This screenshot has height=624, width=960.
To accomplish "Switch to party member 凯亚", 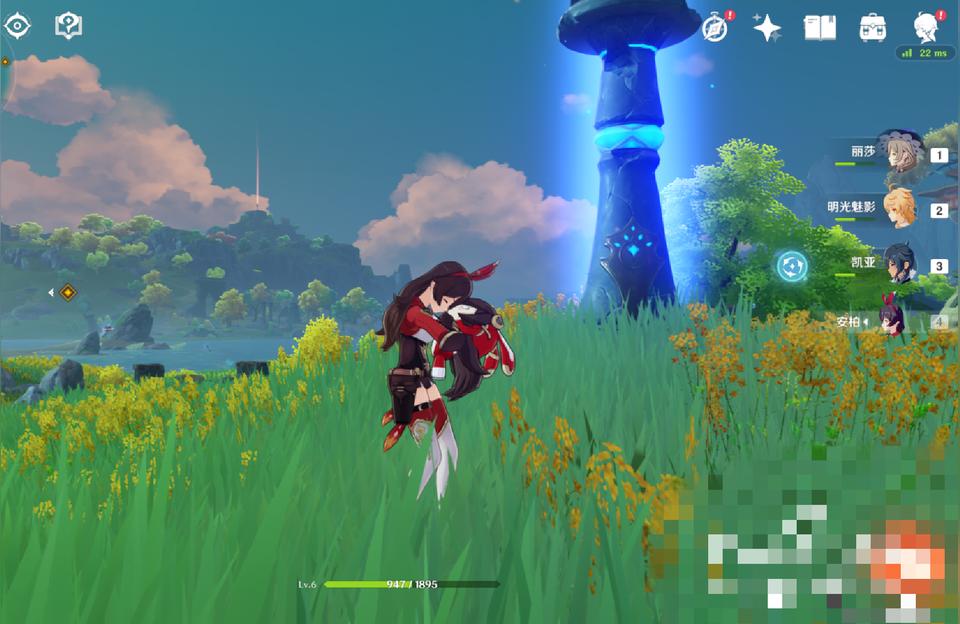I will (x=896, y=264).
